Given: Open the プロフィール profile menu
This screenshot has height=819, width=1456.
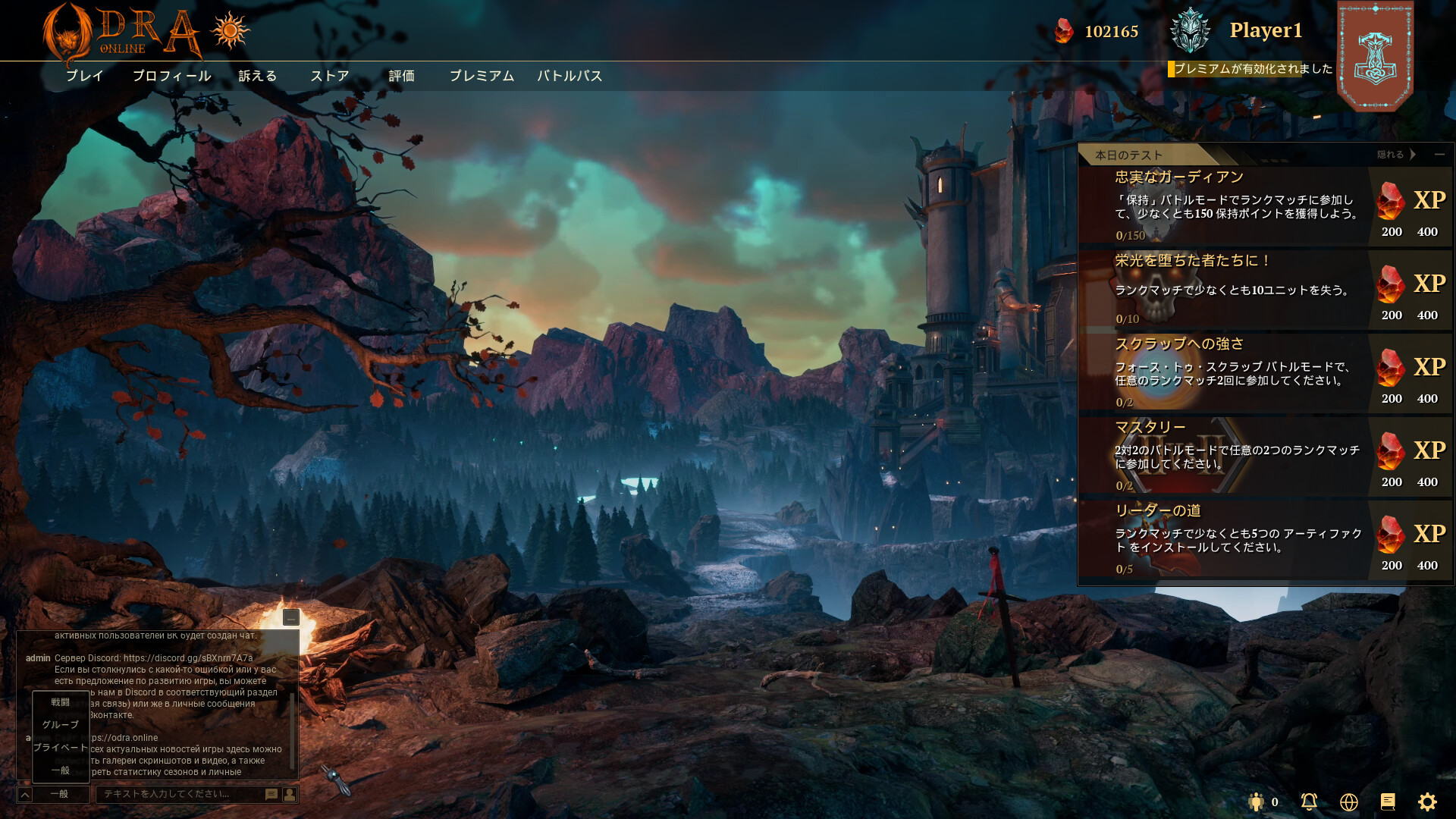Looking at the screenshot, I should [x=171, y=76].
